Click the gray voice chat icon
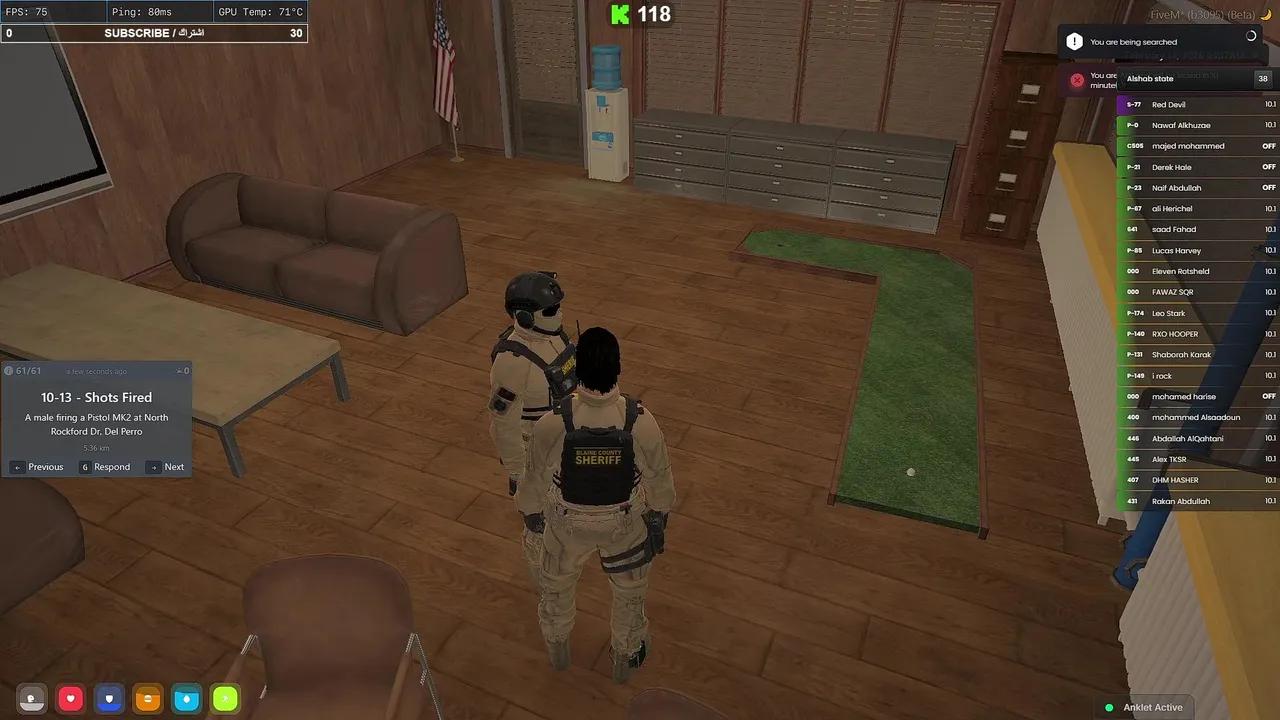1280x720 pixels. (x=30, y=699)
